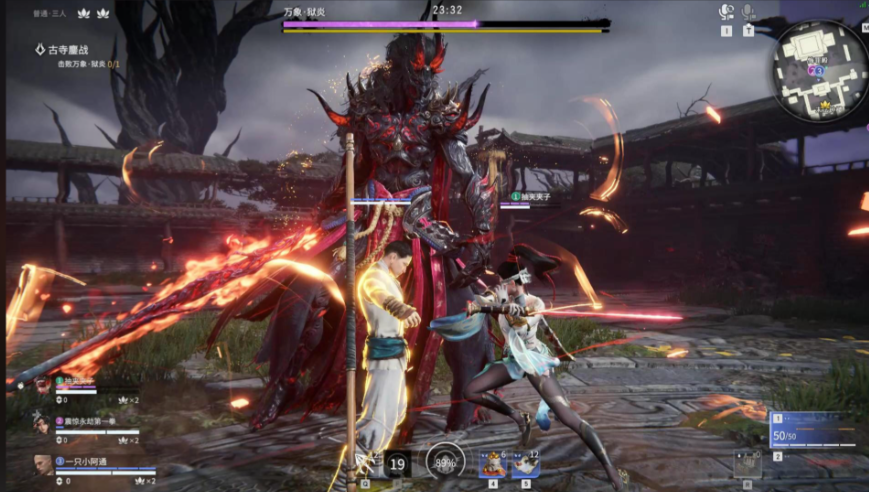The width and height of the screenshot is (869, 492).
Task: Toggle the voice chat speaker icon
Action: coord(726,12)
